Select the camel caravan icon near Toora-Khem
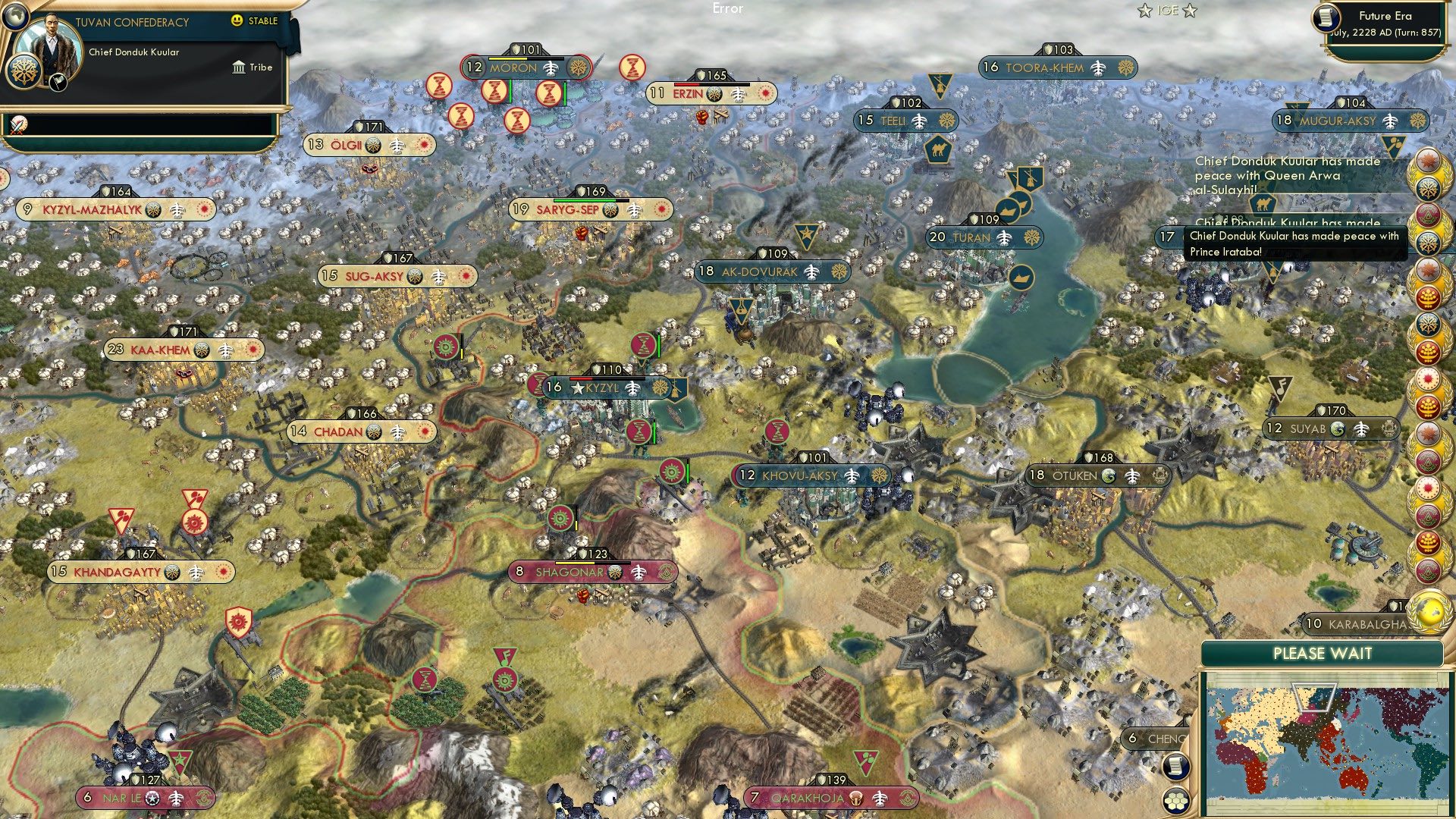 tap(938, 152)
